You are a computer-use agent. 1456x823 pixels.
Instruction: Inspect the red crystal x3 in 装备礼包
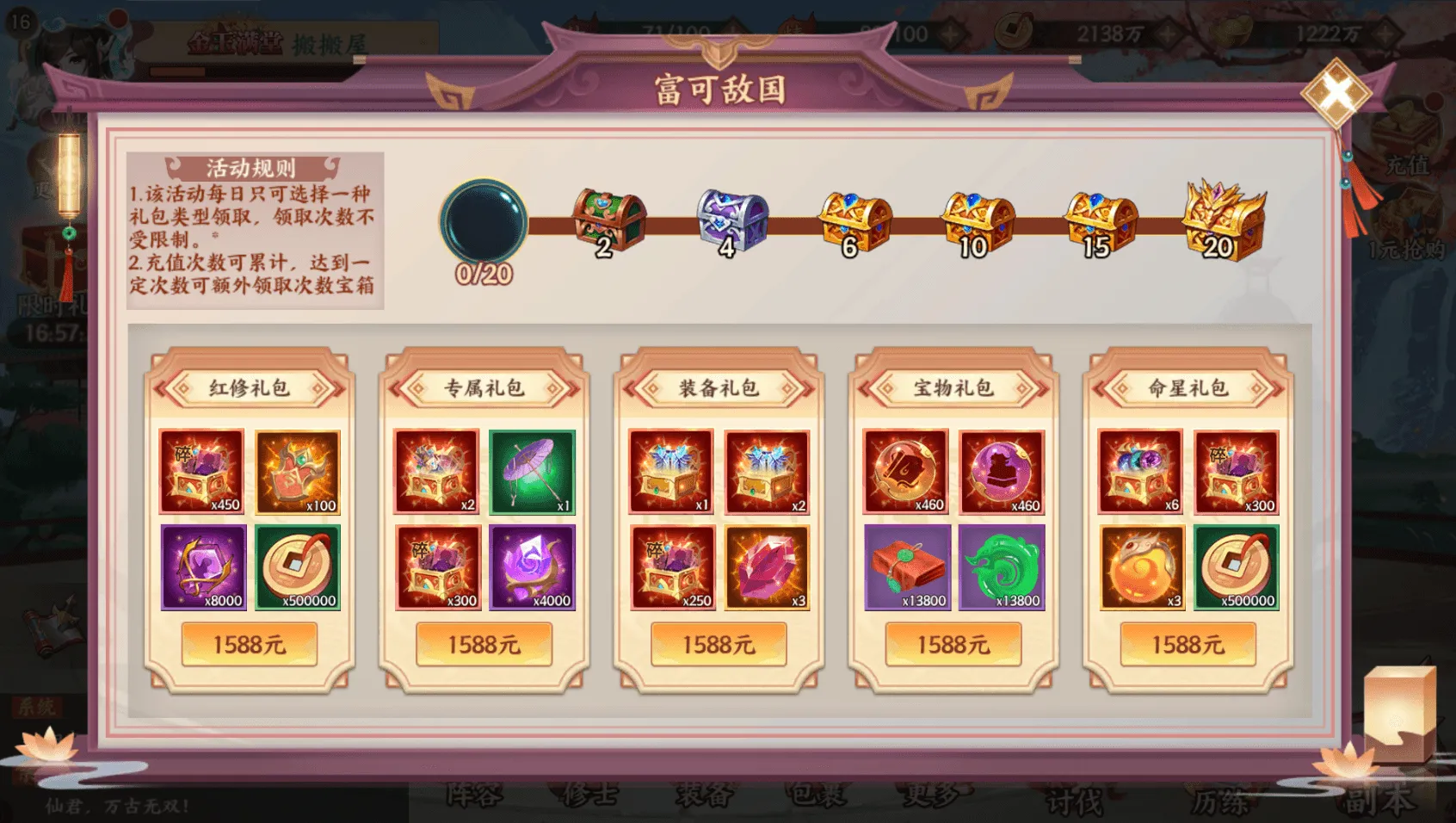(x=767, y=567)
